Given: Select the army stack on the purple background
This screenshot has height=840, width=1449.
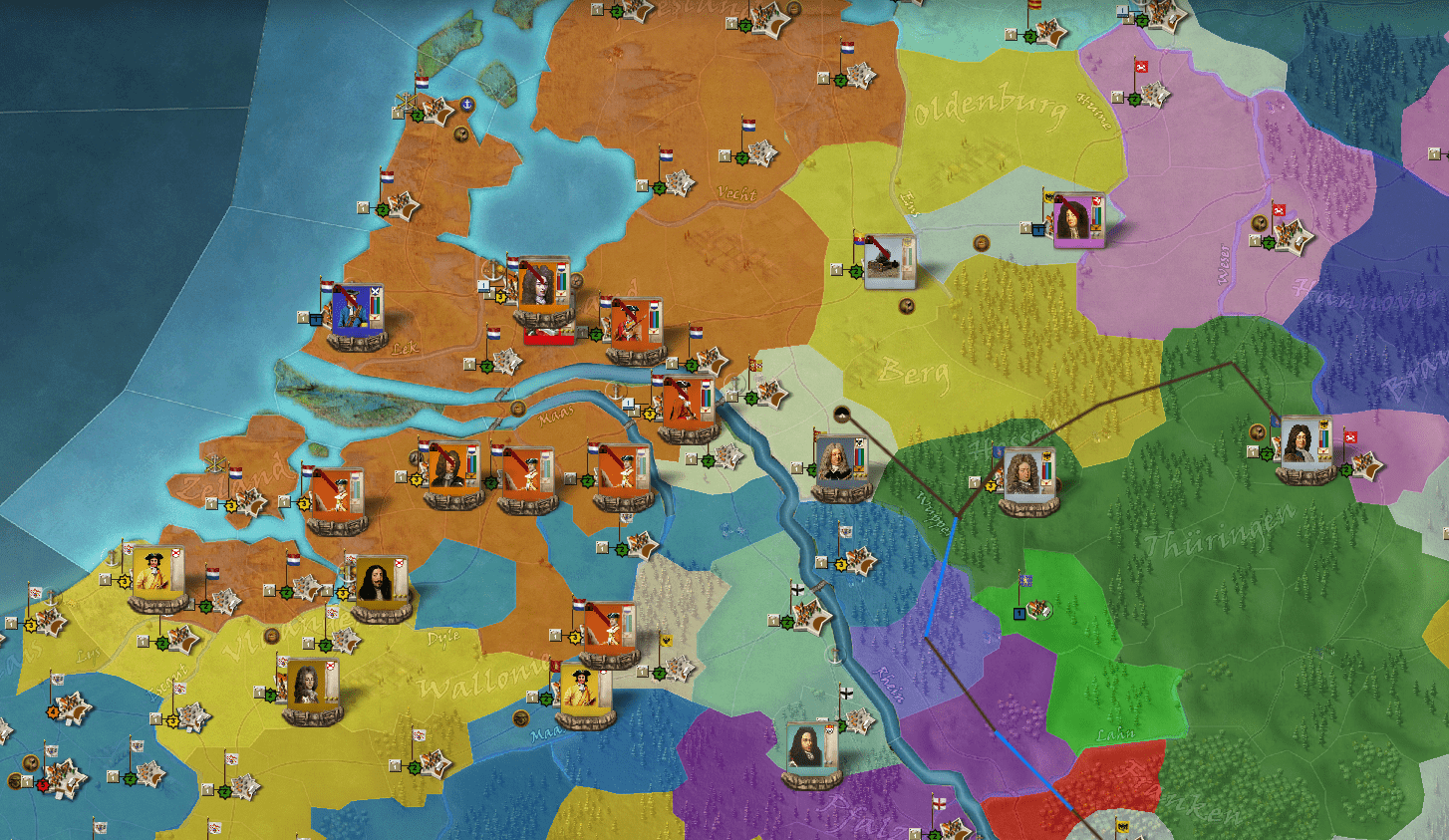Looking at the screenshot, I should click(x=1077, y=220).
